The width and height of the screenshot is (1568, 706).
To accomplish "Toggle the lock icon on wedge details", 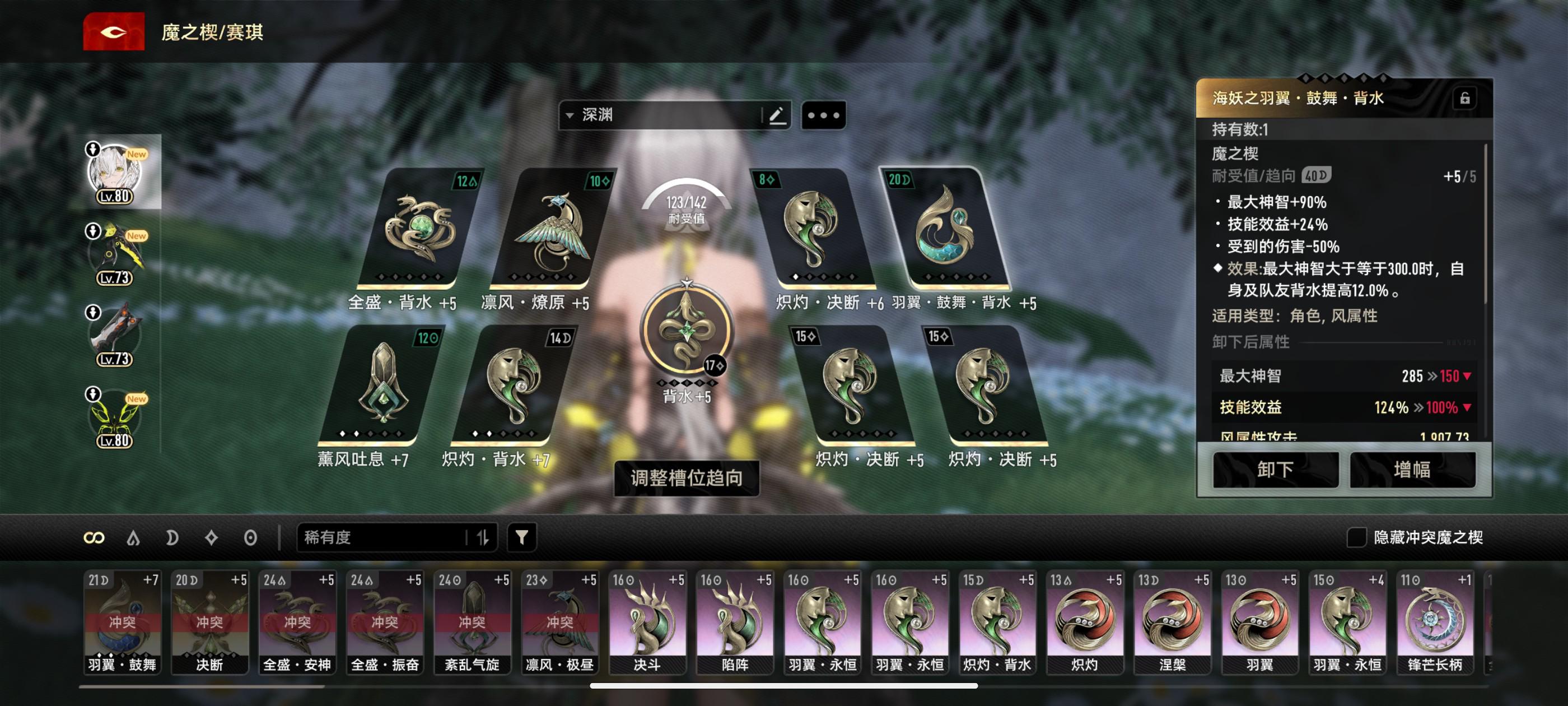I will tap(1464, 98).
